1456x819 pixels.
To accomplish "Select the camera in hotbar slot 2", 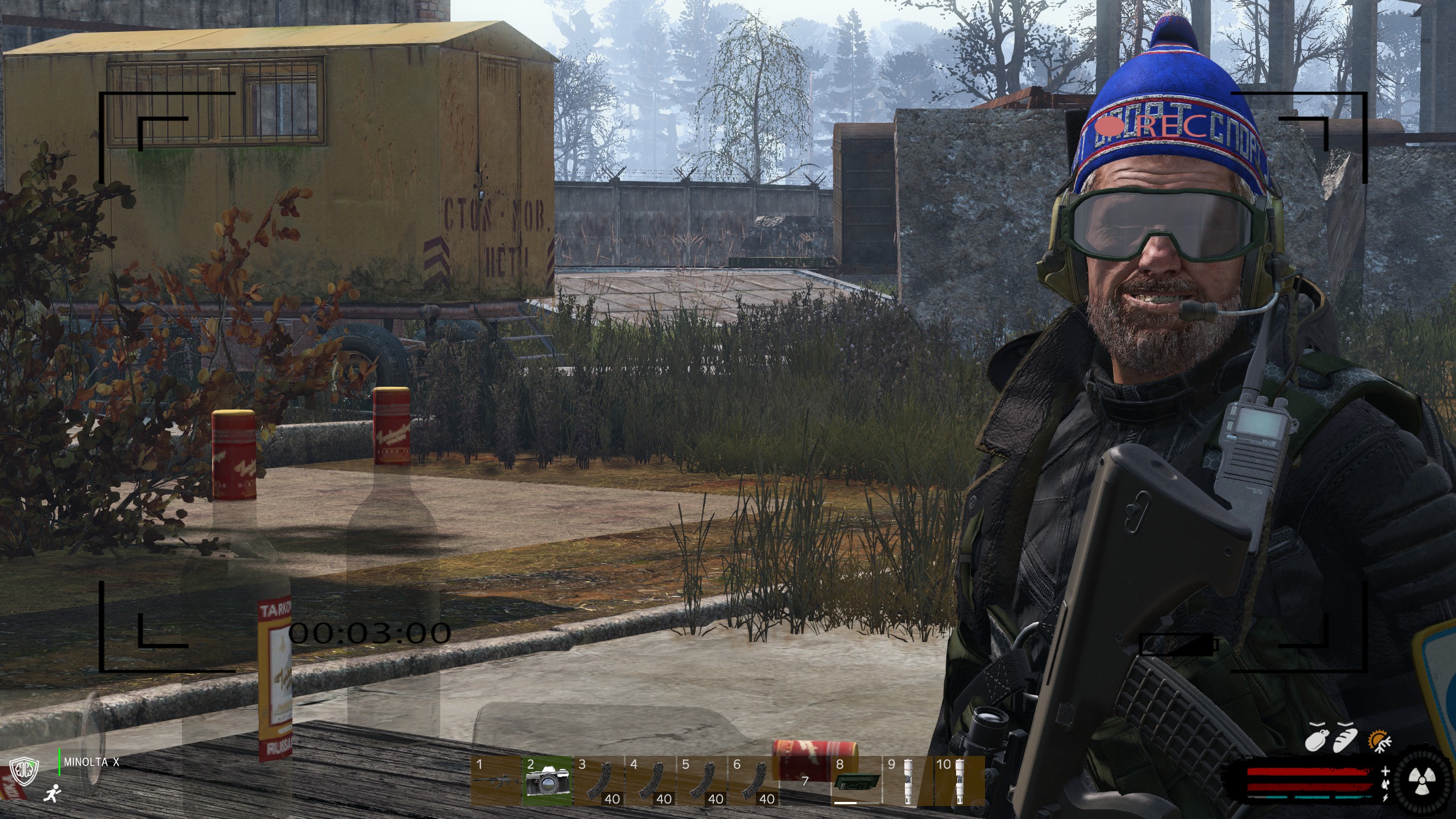I will 547,781.
